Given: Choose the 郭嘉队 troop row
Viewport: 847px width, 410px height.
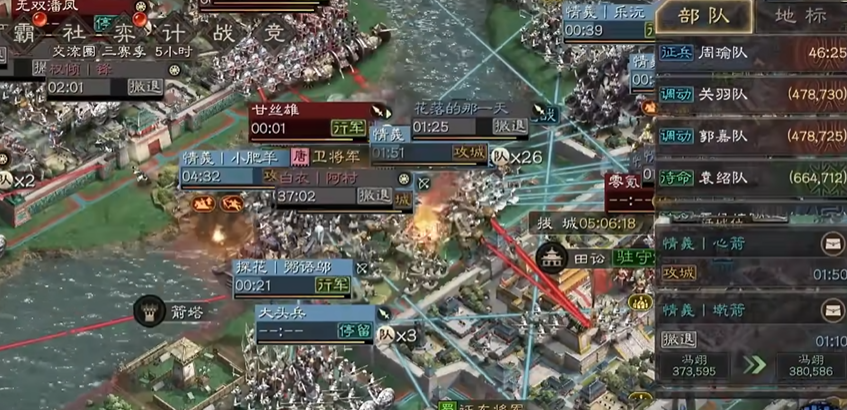Looking at the screenshot, I should pos(751,135).
